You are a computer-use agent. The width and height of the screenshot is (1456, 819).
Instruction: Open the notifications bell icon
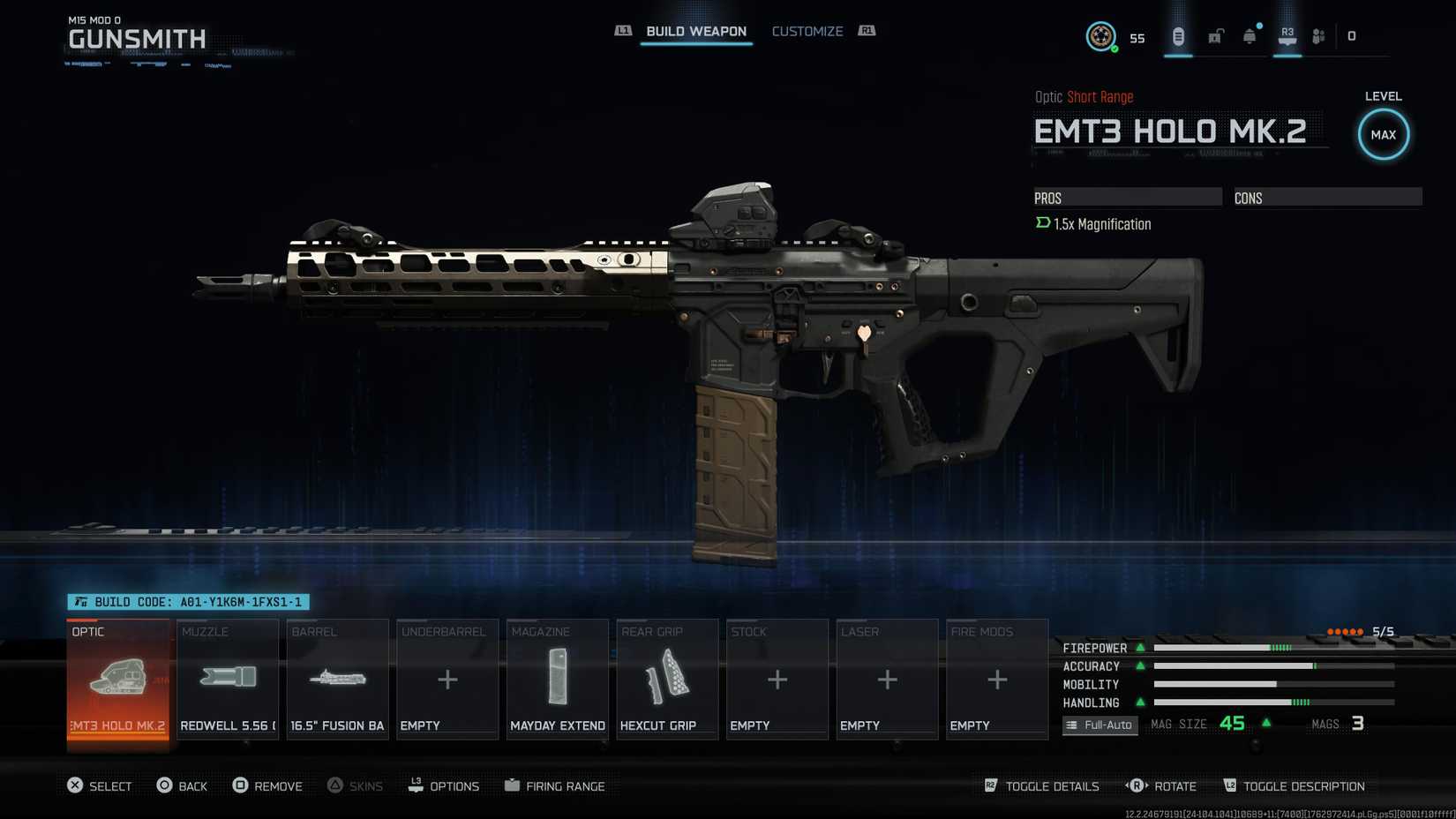(1250, 36)
